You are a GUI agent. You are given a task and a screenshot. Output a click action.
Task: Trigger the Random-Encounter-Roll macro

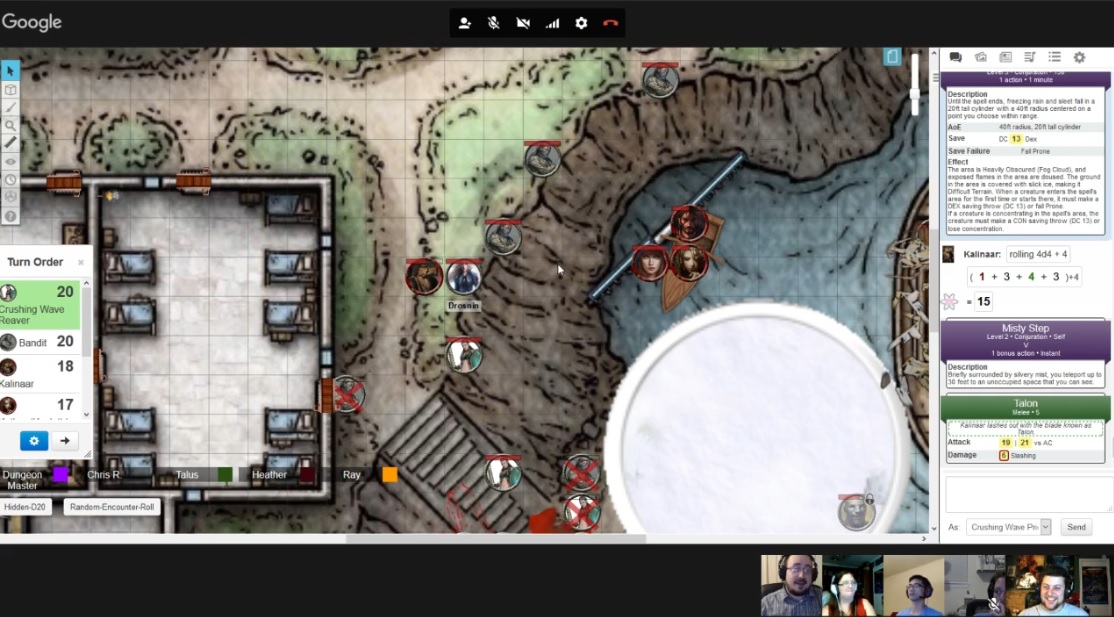tap(113, 507)
